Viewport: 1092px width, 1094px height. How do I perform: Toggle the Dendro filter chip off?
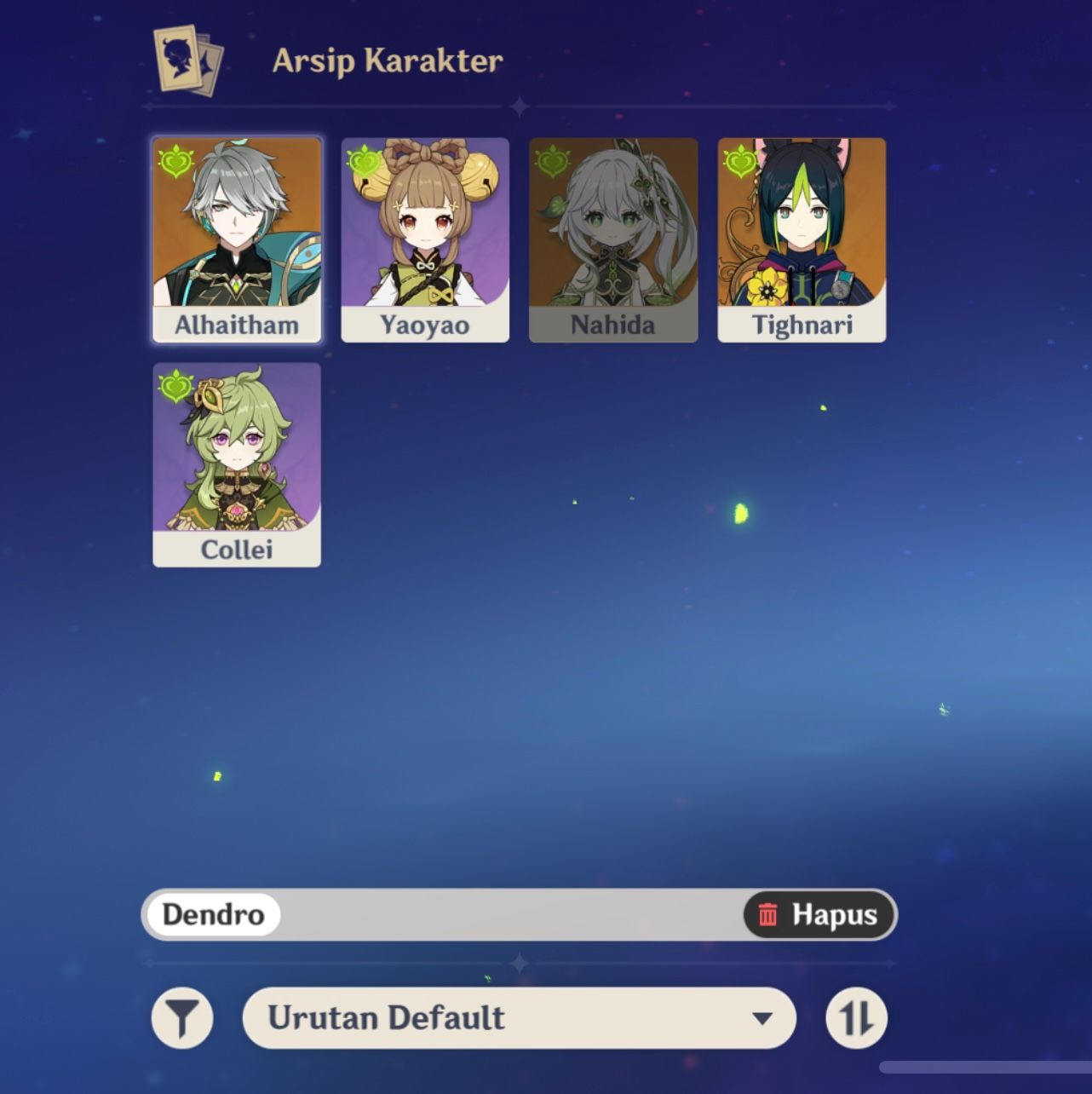pyautogui.click(x=214, y=916)
